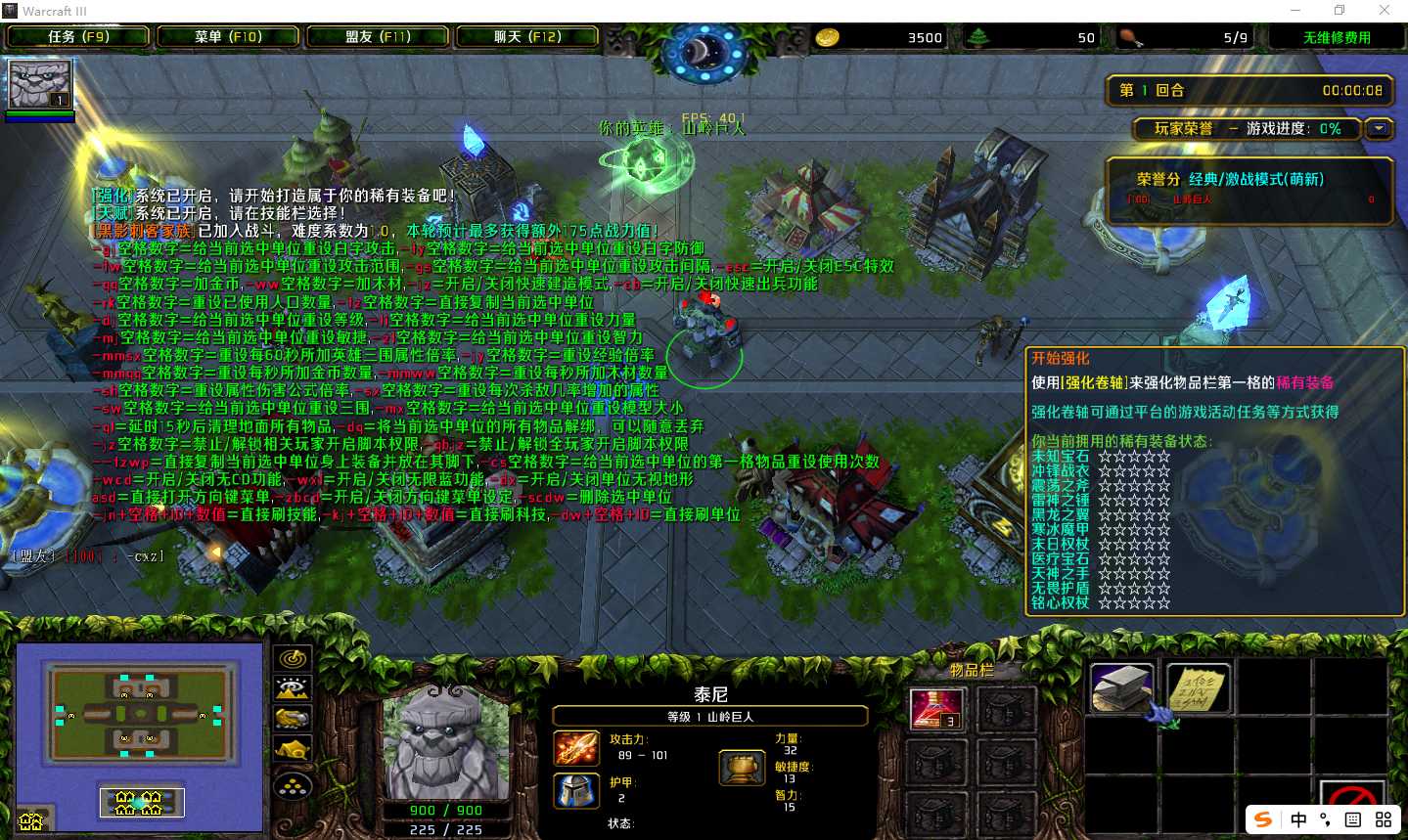
Task: Open the 盟友 (F11) allies menu
Action: 378,37
